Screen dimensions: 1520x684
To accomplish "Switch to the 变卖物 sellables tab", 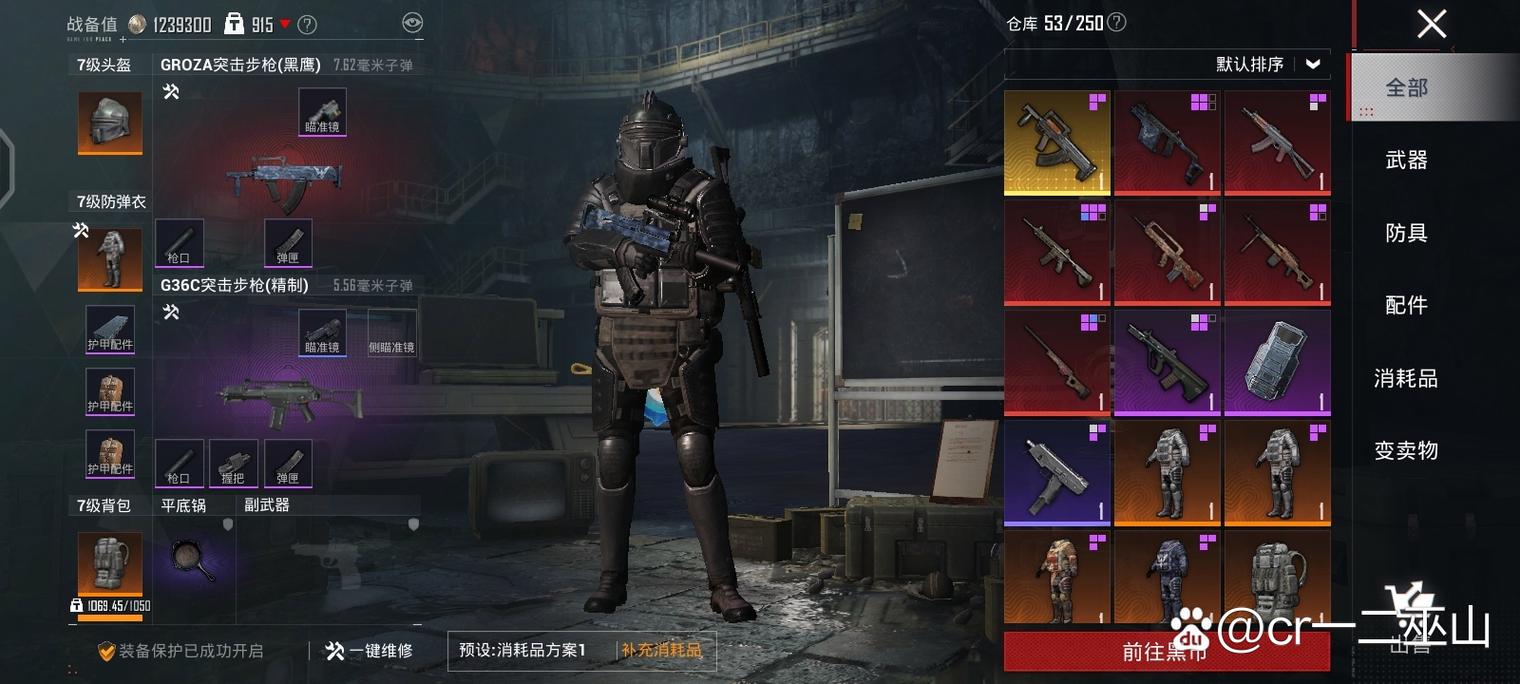I will click(x=1405, y=451).
